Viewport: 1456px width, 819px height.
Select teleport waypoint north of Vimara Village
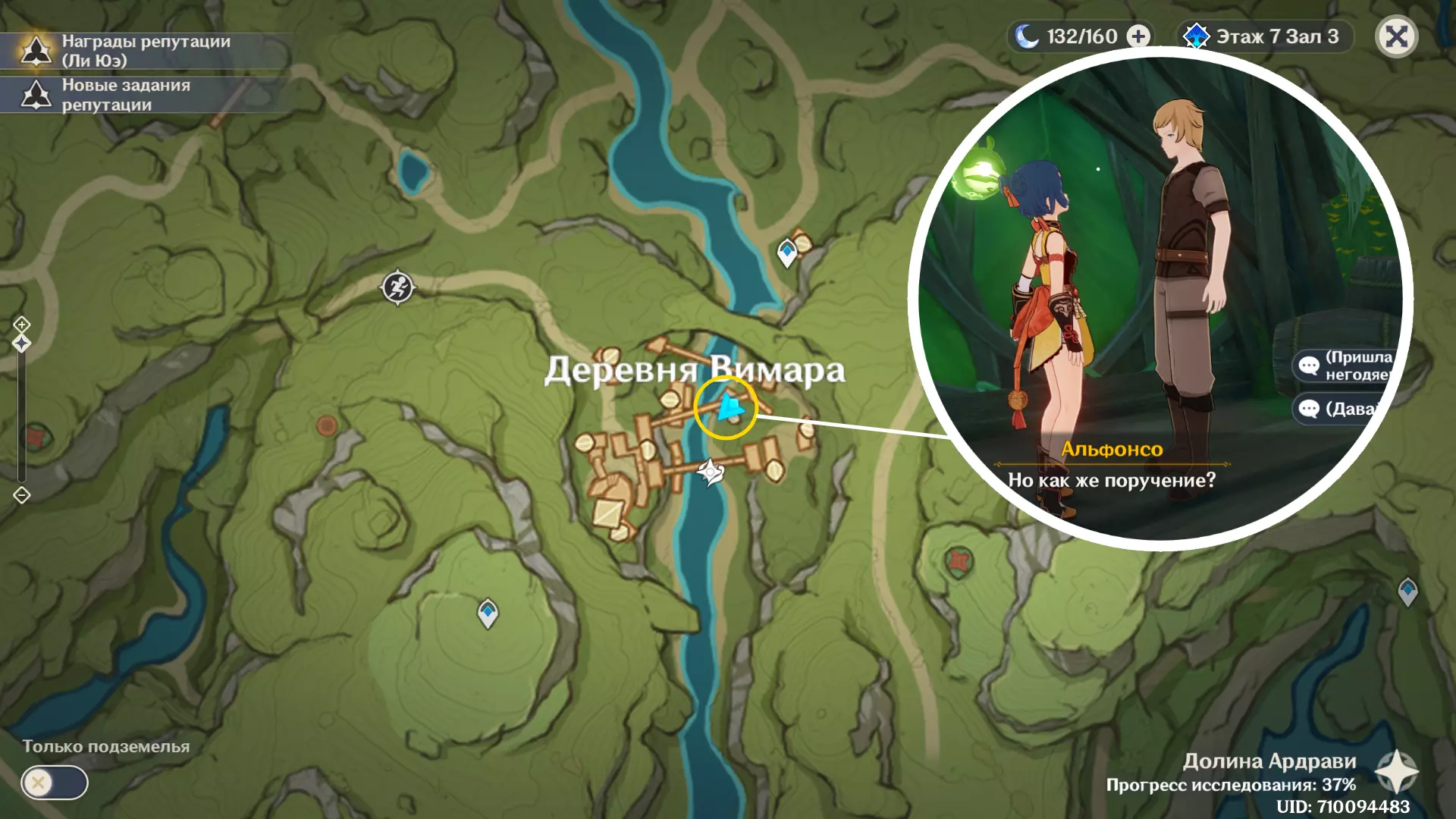tap(787, 252)
